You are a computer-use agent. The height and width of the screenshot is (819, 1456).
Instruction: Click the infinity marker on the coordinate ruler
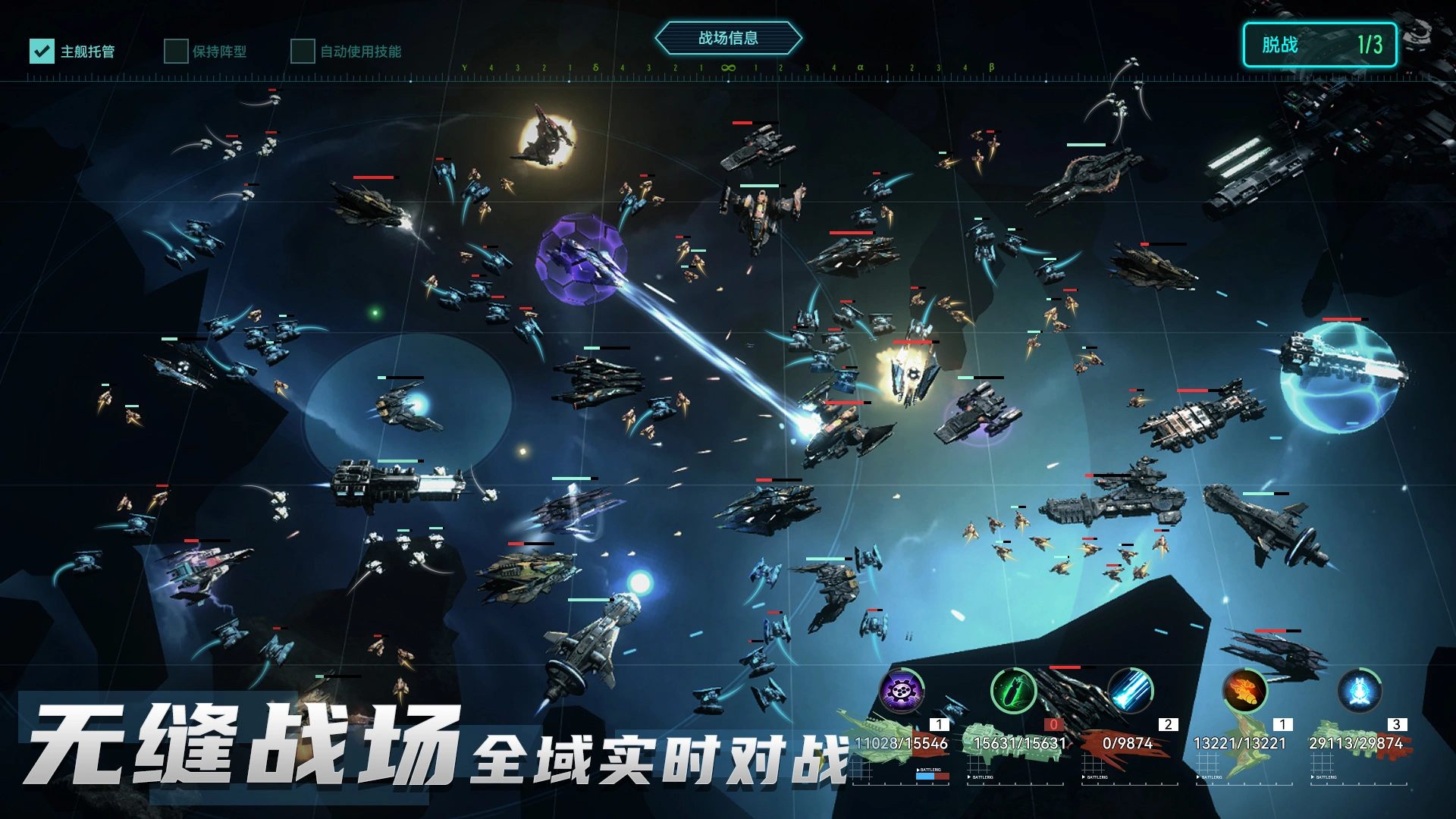728,68
